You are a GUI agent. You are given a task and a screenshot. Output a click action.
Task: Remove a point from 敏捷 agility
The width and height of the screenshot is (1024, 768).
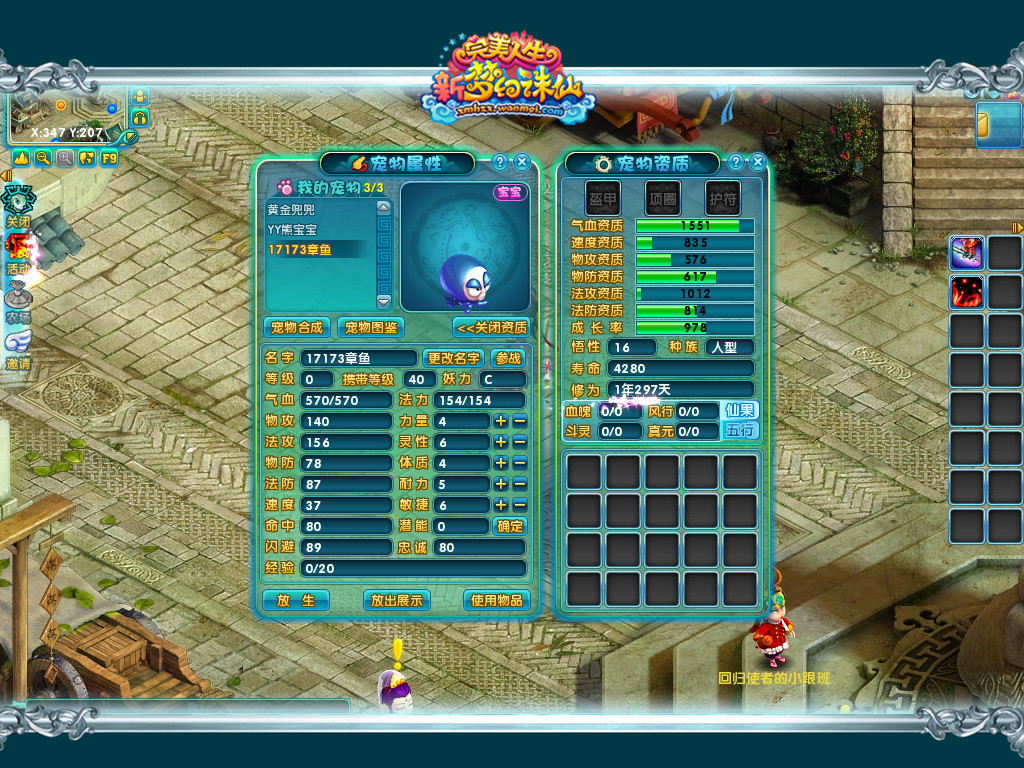519,505
